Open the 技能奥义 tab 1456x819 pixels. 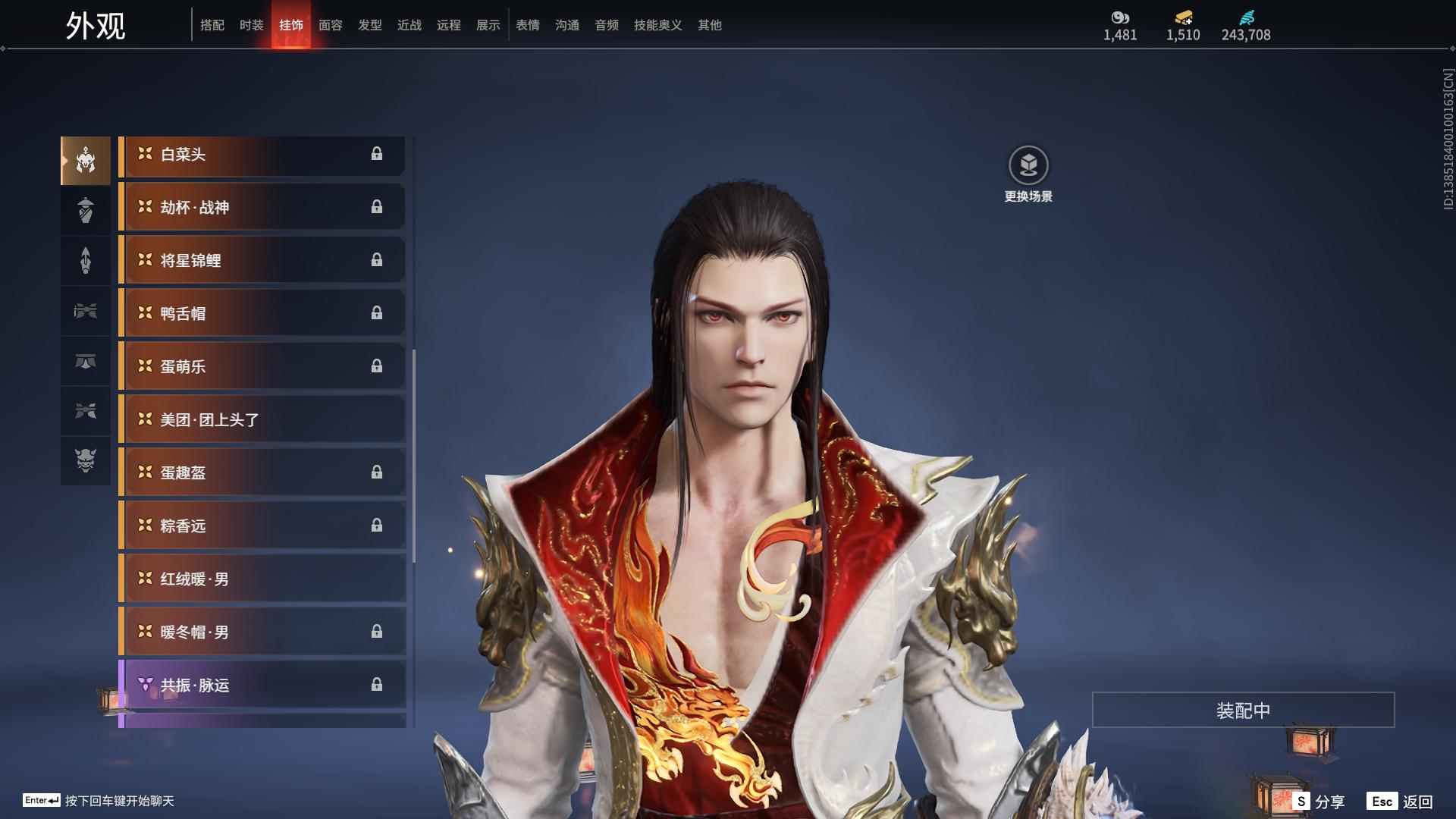657,25
